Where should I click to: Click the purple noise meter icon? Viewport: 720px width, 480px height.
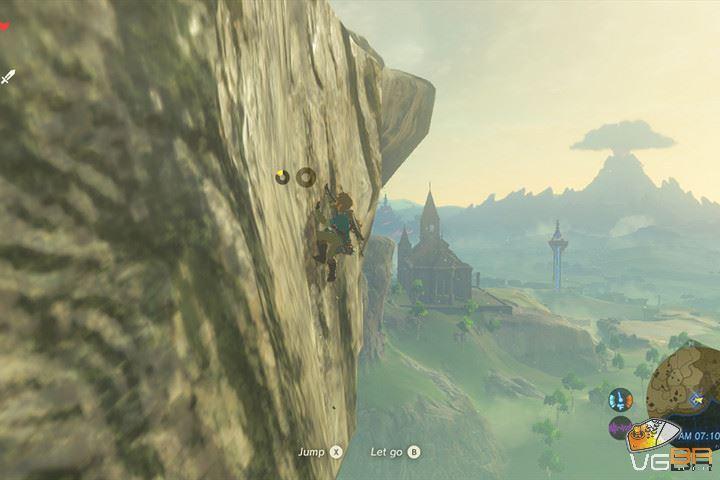tap(620, 428)
